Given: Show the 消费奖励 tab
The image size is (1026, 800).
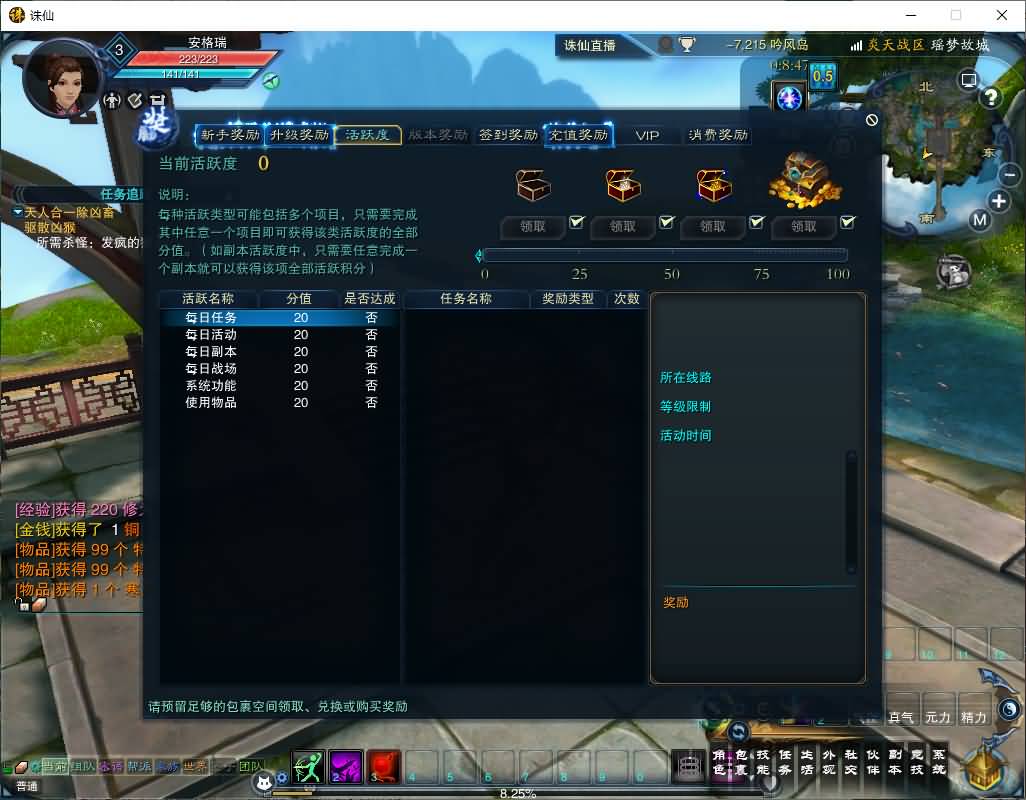Looking at the screenshot, I should pos(717,135).
